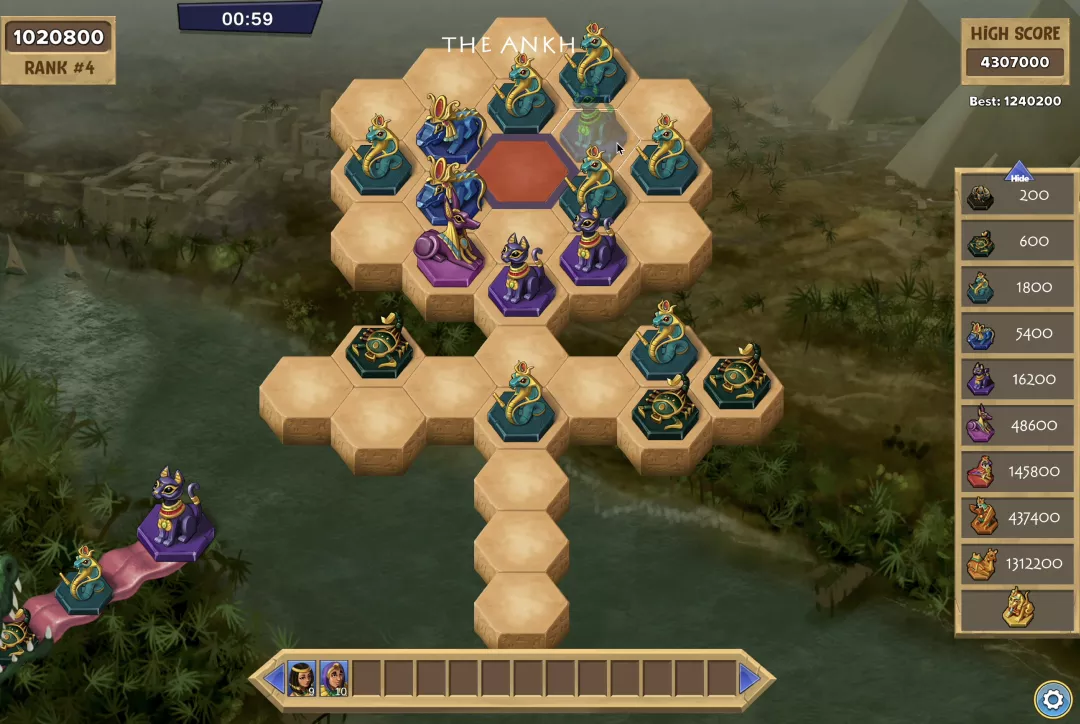
Task: Click the right arrow on the portrait bar
Action: pyautogui.click(x=748, y=679)
